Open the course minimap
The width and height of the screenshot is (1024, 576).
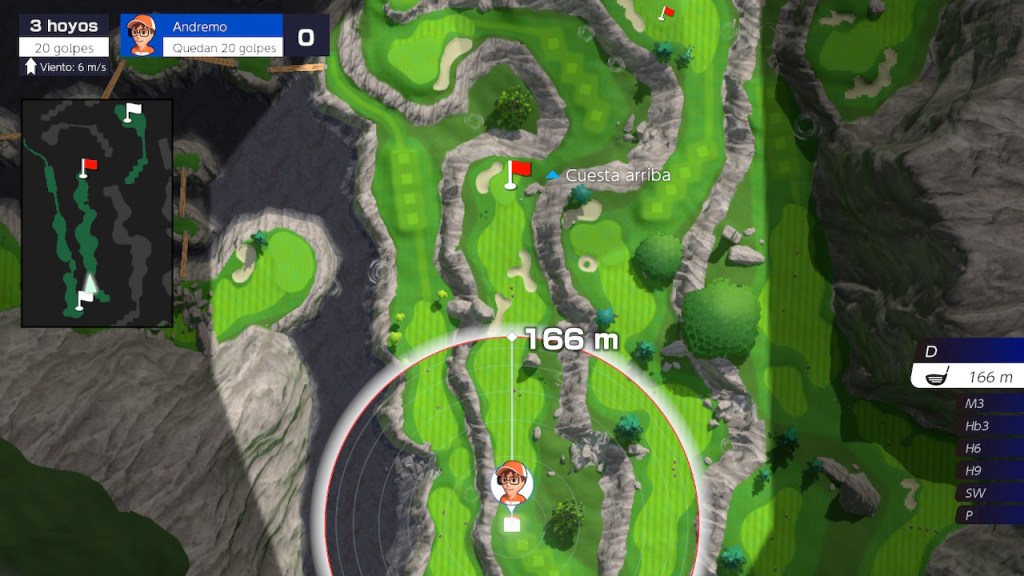[97, 213]
